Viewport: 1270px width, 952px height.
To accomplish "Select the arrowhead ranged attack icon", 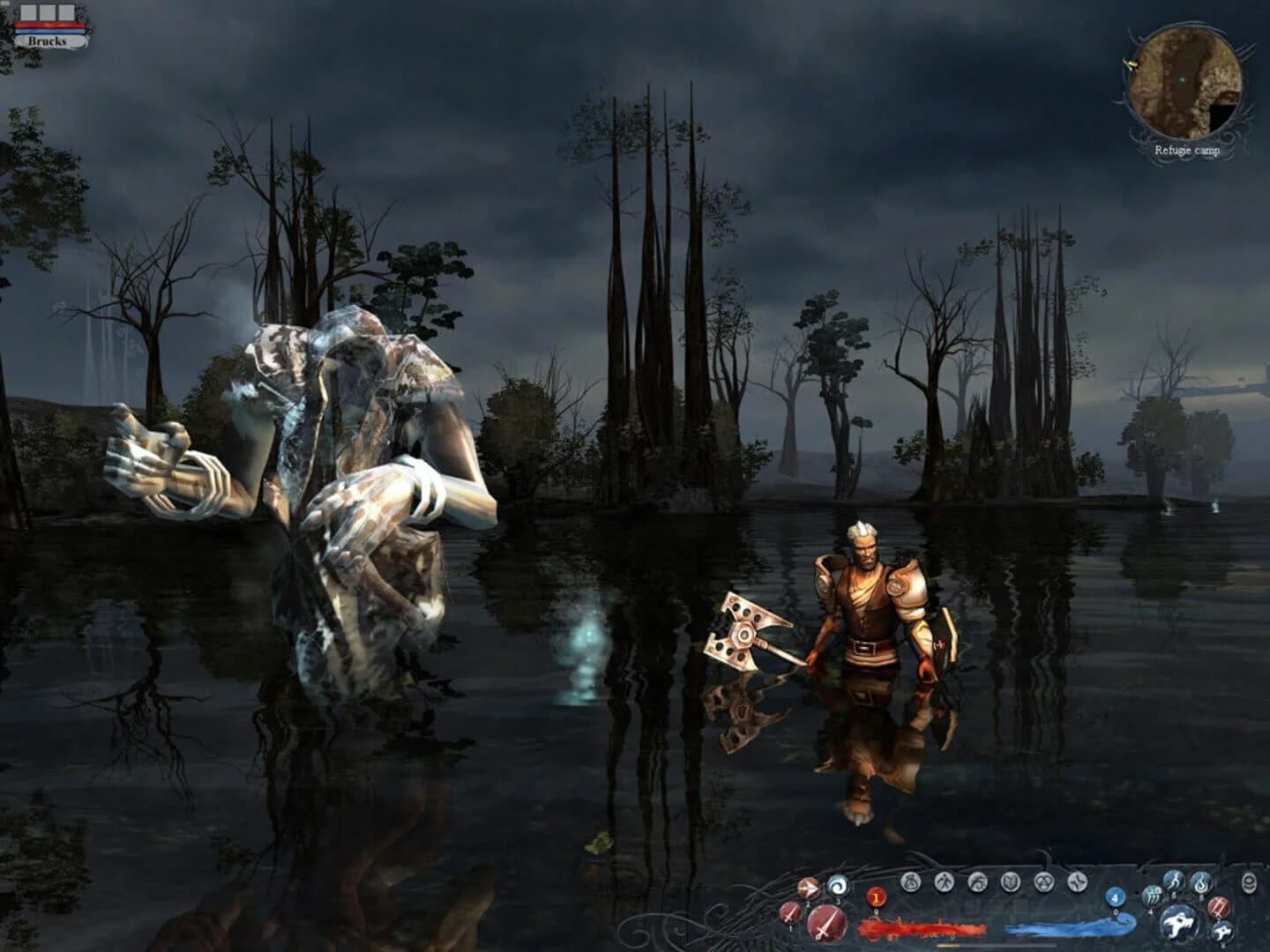I will point(808,887).
